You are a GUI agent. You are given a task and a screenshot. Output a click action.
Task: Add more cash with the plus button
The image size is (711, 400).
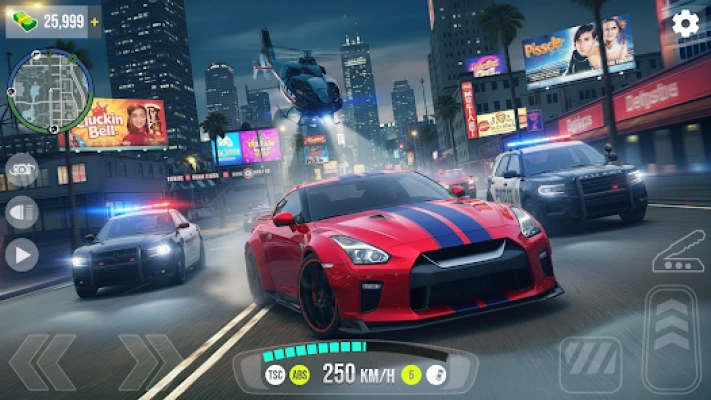95,21
